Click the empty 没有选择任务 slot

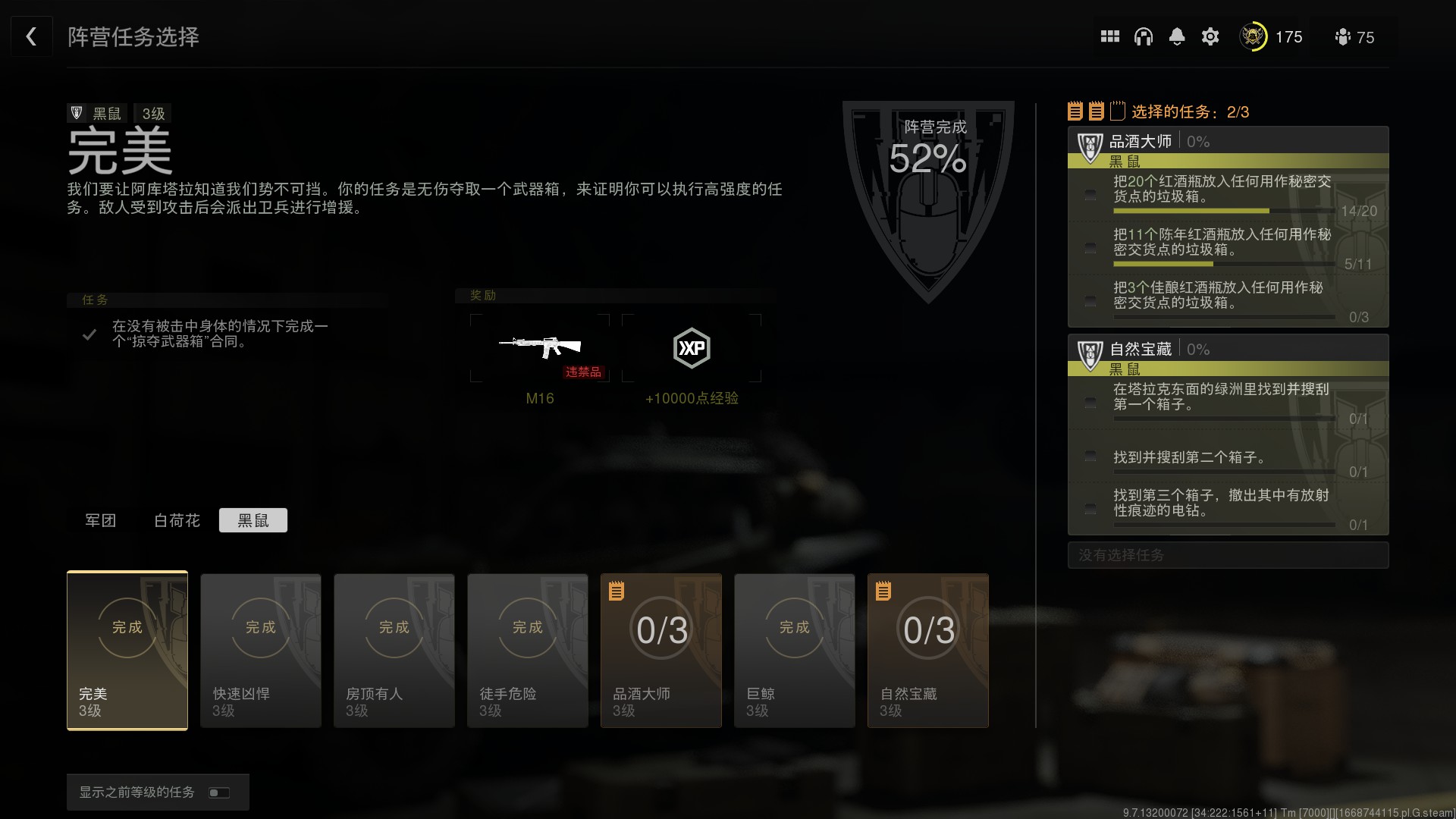pos(1228,555)
